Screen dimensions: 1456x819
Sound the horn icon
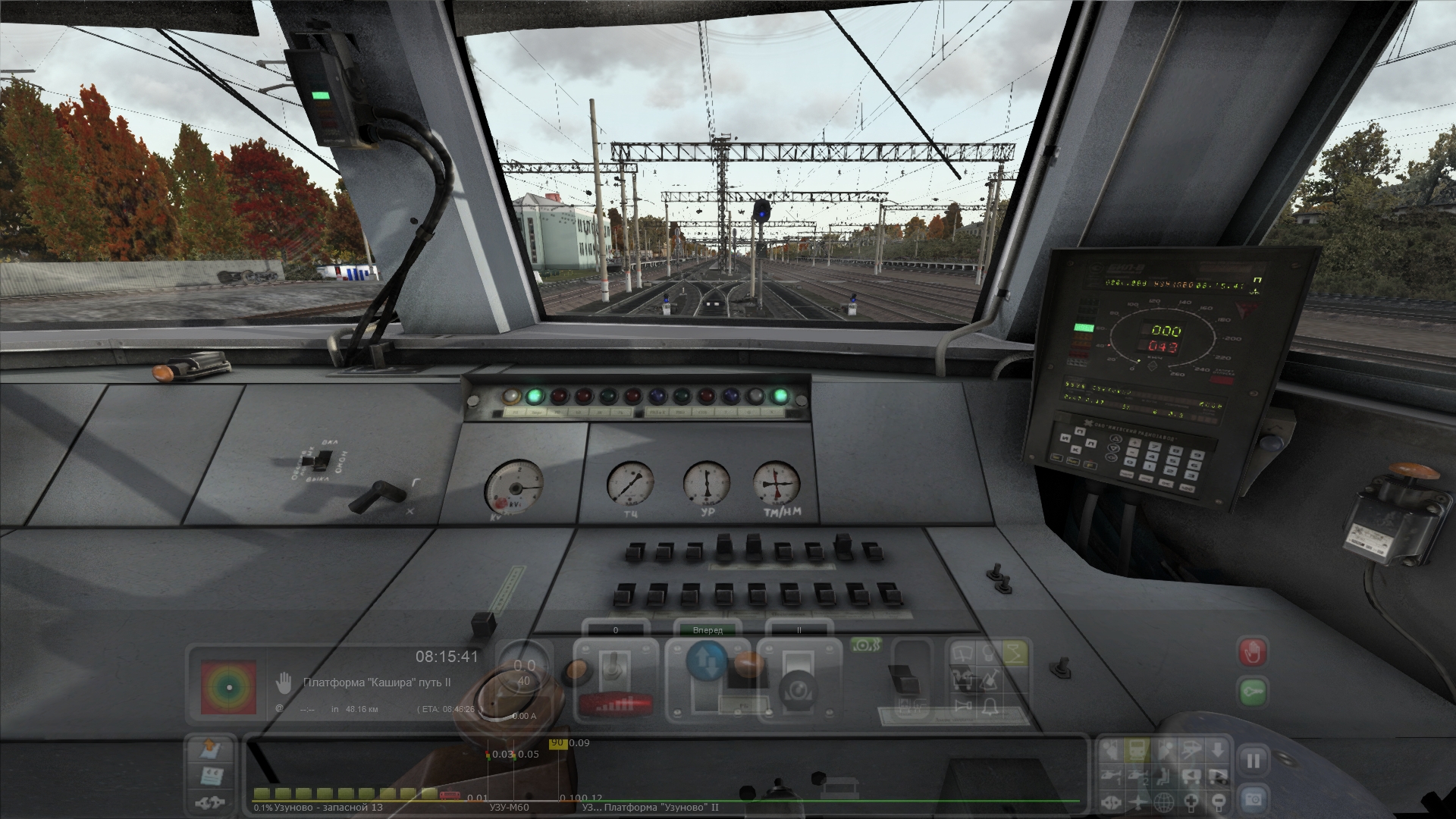(x=963, y=707)
